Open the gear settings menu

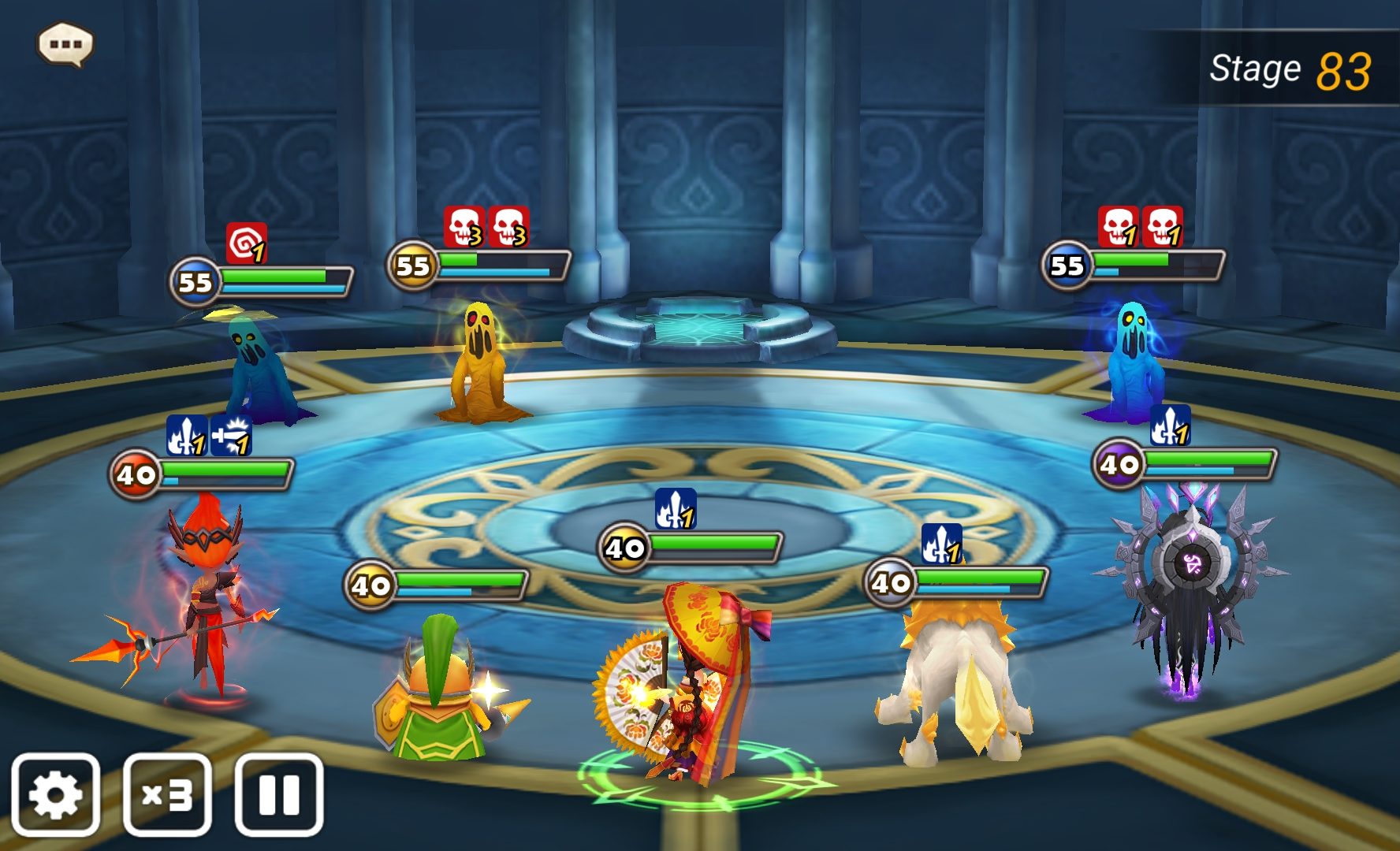(55, 794)
